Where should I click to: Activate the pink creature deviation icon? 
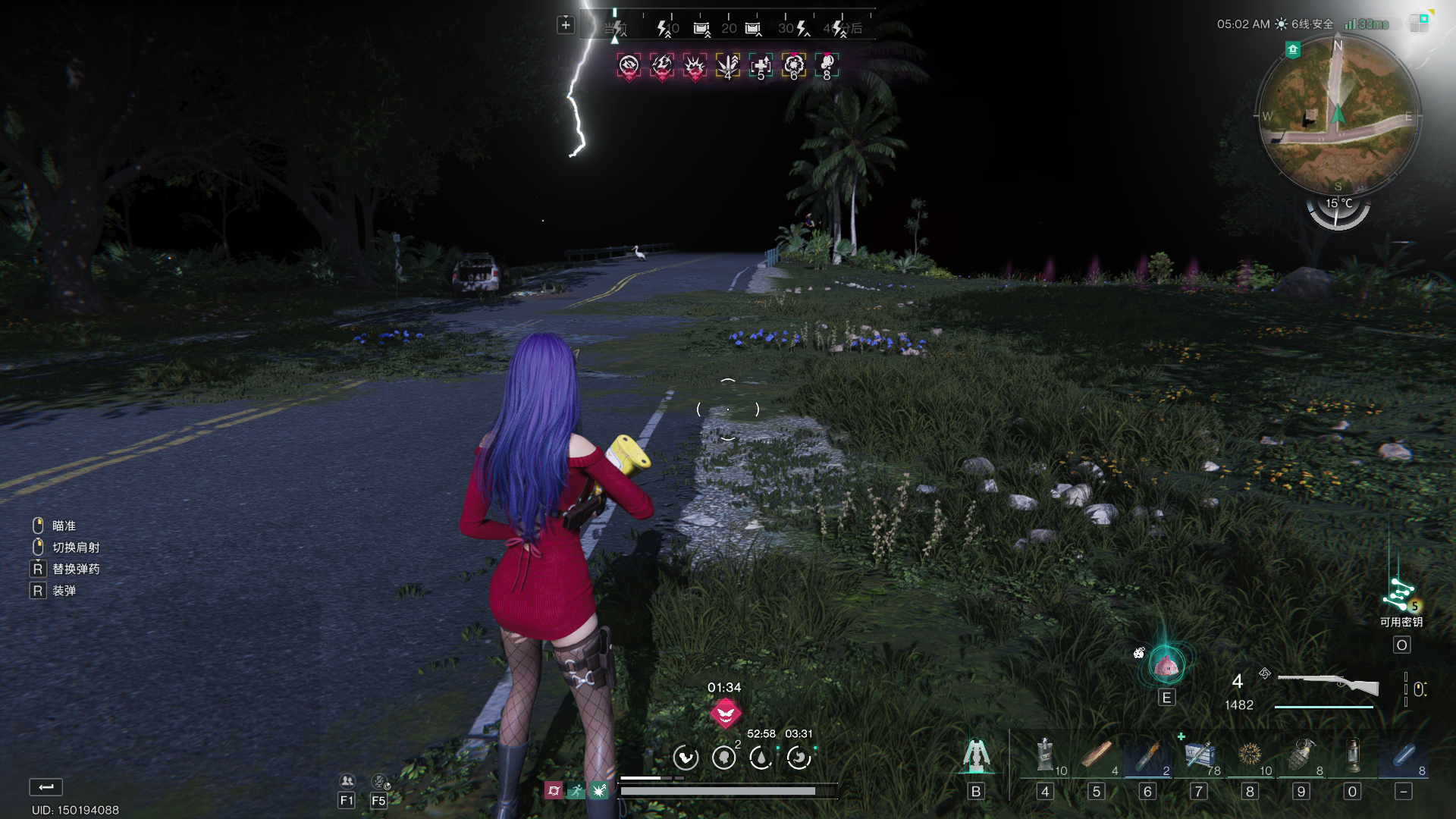(x=1166, y=667)
